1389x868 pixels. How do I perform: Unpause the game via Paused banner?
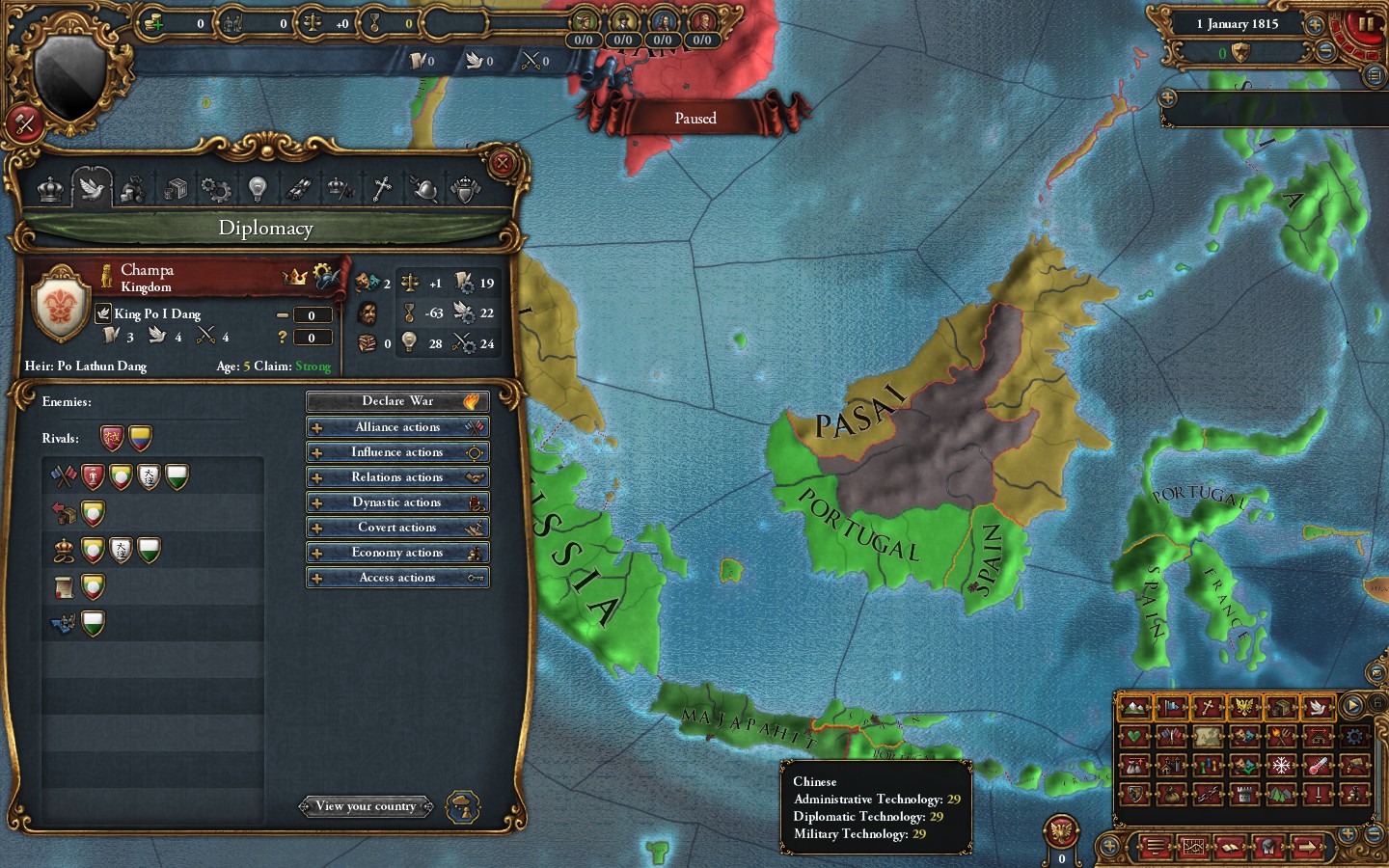point(695,118)
